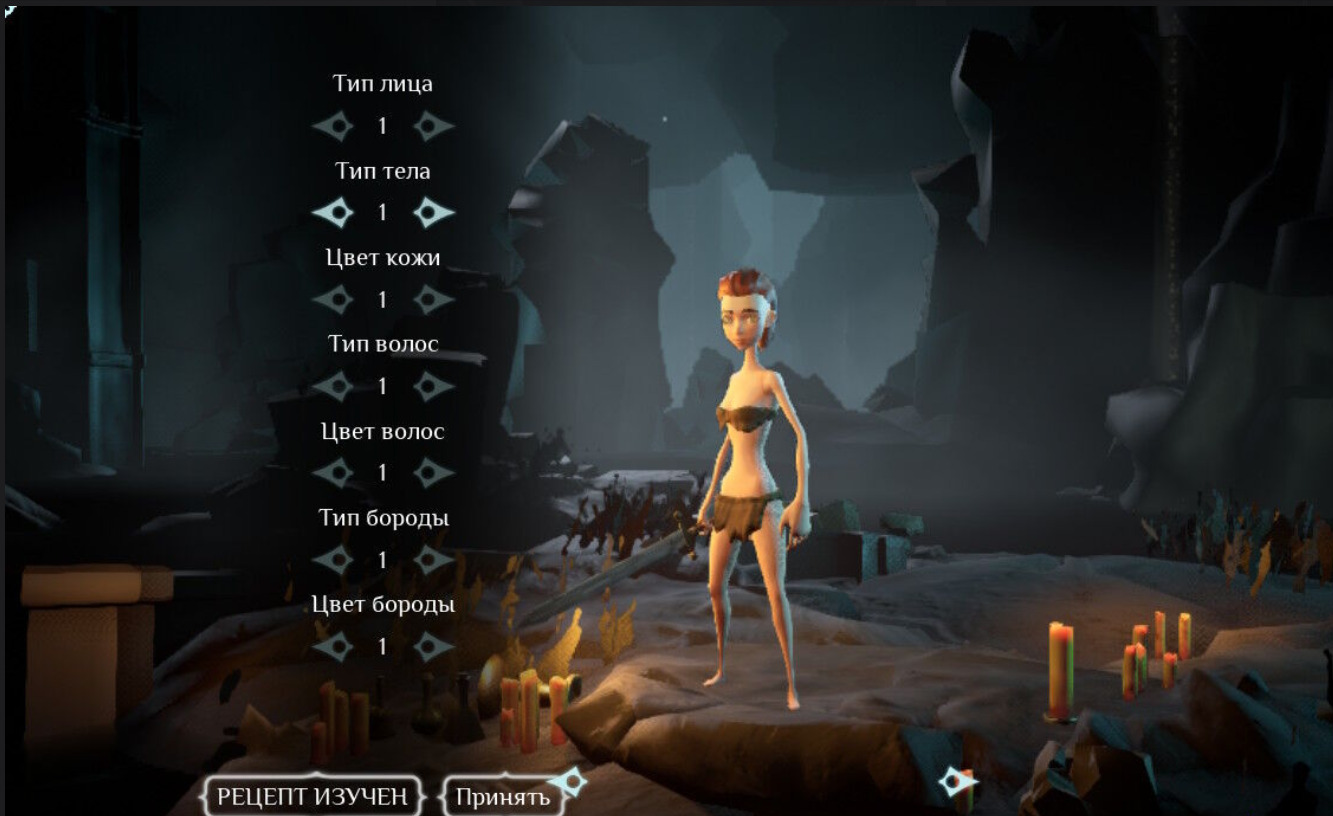The image size is (1333, 816).
Task: Cycle to the next beard type (Тип бороды)
Action: [x=433, y=560]
